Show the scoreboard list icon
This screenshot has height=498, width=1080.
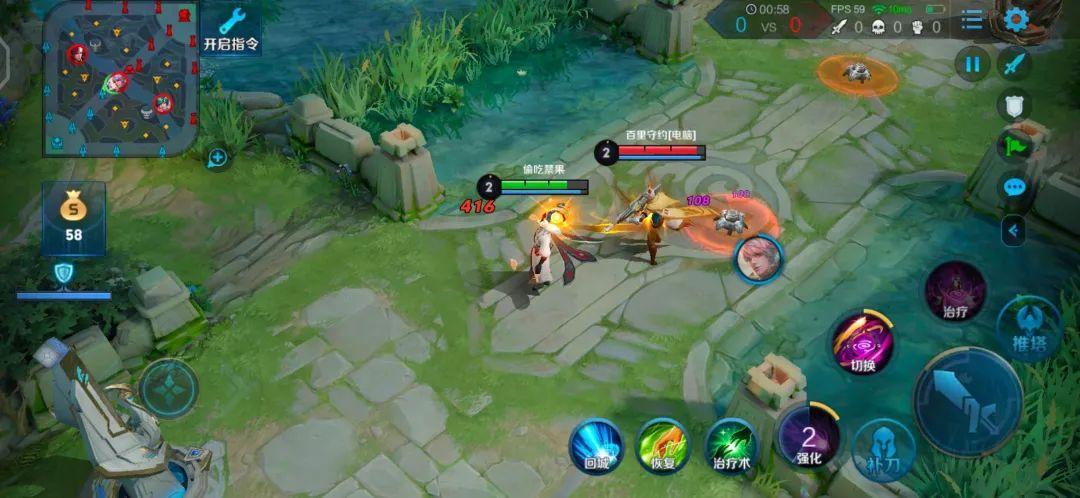[972, 20]
